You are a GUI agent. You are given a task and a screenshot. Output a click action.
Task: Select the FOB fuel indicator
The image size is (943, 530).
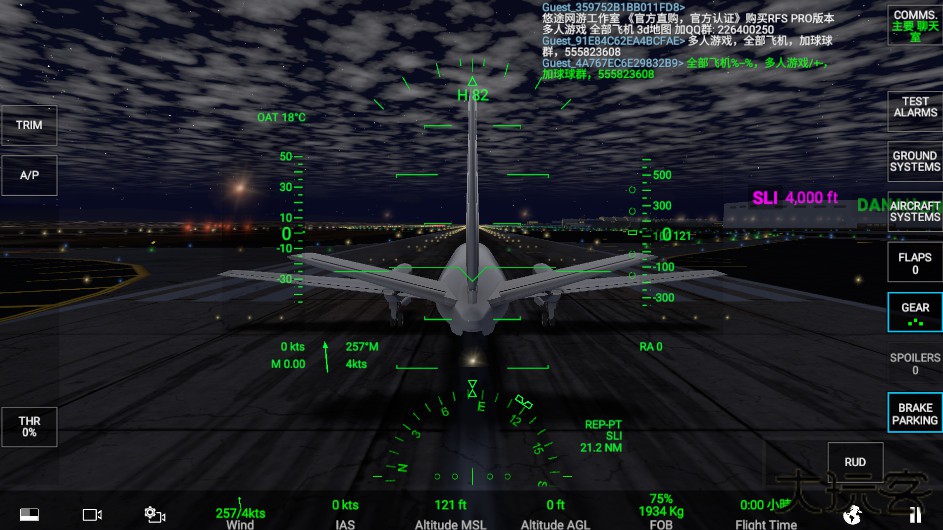(x=660, y=511)
